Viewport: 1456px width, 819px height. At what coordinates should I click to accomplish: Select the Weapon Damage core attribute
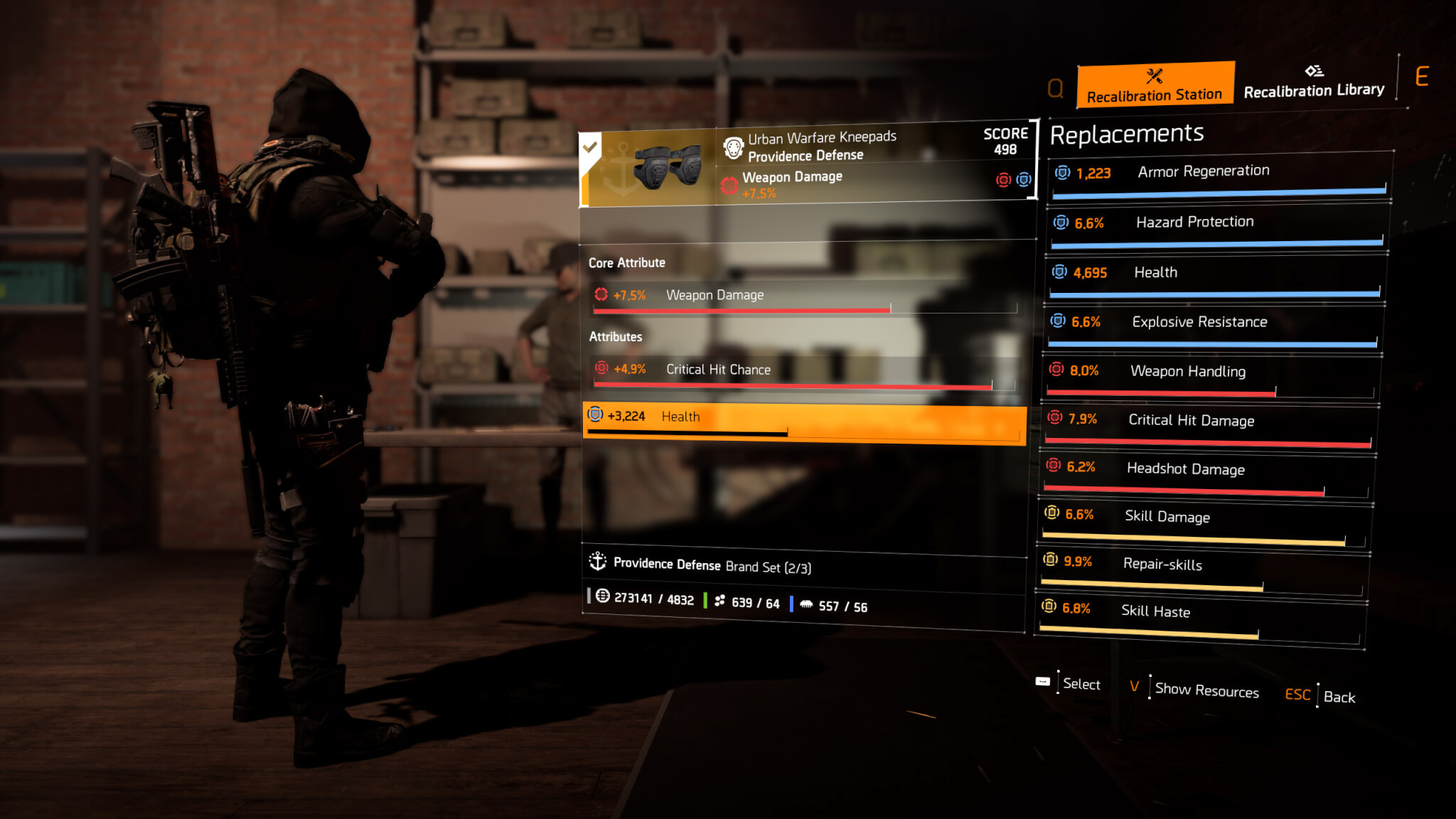point(805,297)
